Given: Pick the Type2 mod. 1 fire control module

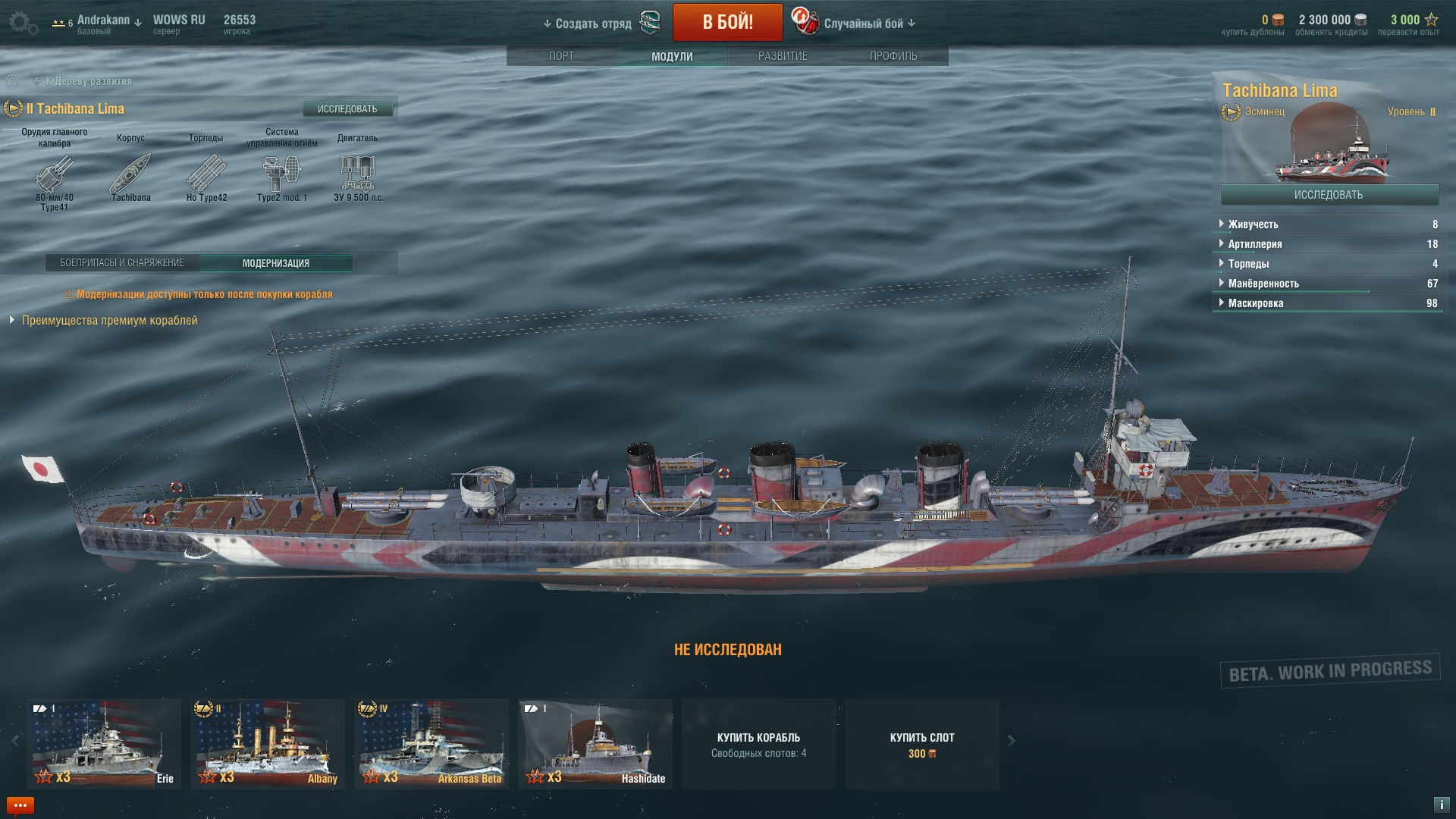Looking at the screenshot, I should (281, 174).
